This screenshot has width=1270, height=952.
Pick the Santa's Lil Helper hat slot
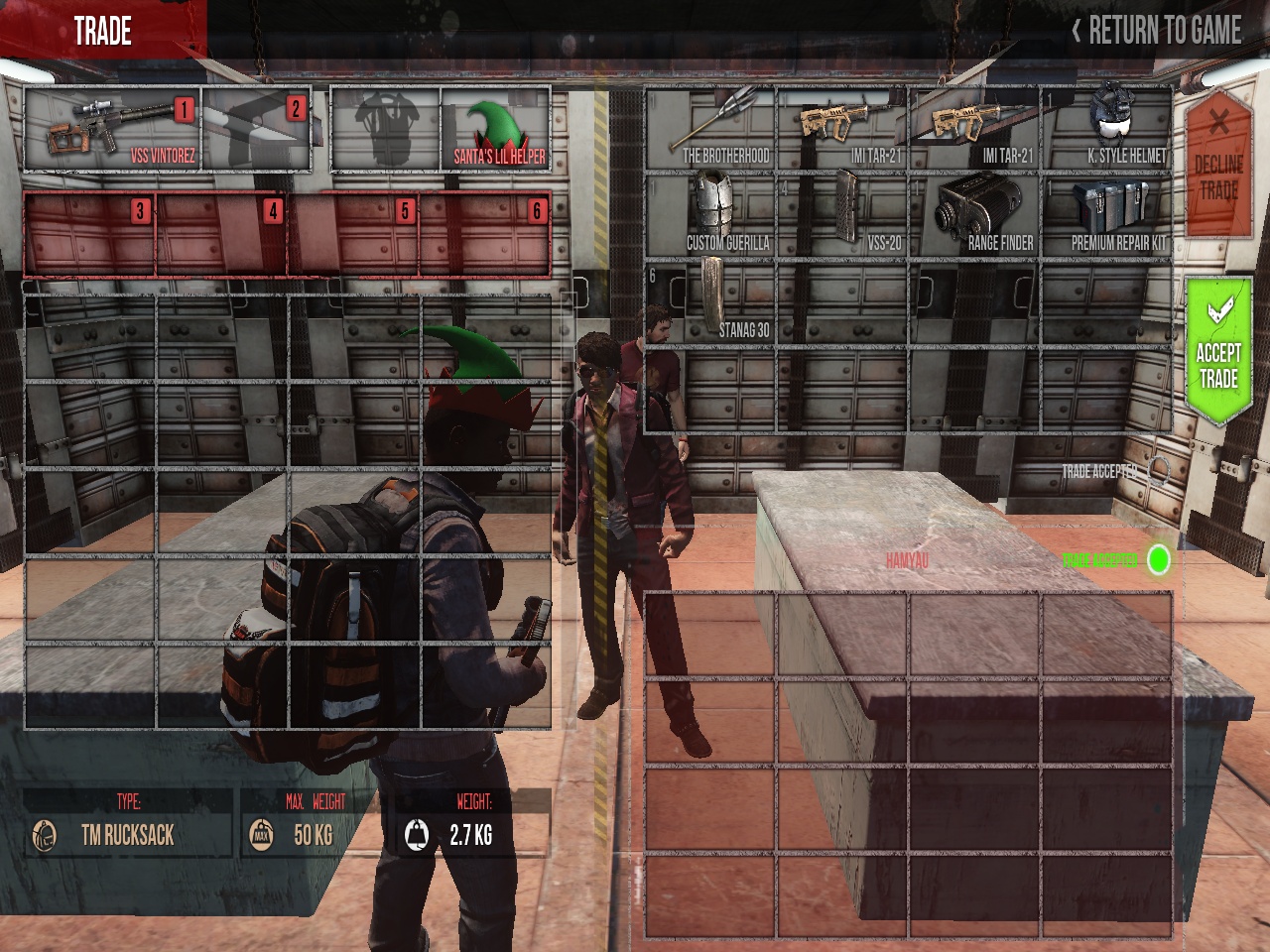point(496,129)
